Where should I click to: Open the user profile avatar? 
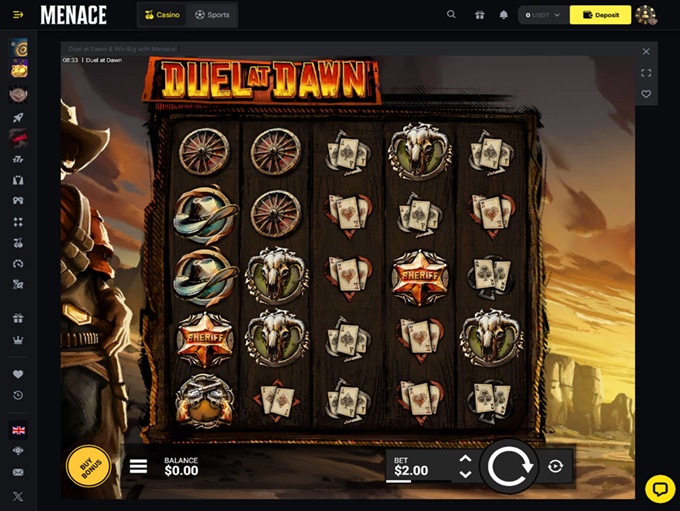[x=646, y=15]
